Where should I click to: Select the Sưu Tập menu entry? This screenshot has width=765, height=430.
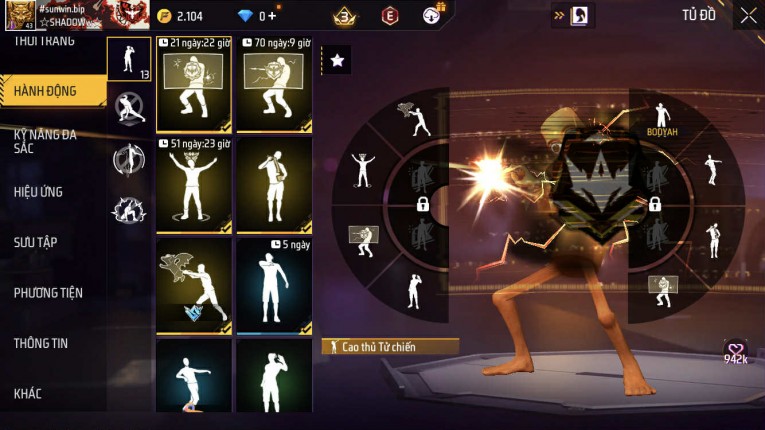click(35, 242)
